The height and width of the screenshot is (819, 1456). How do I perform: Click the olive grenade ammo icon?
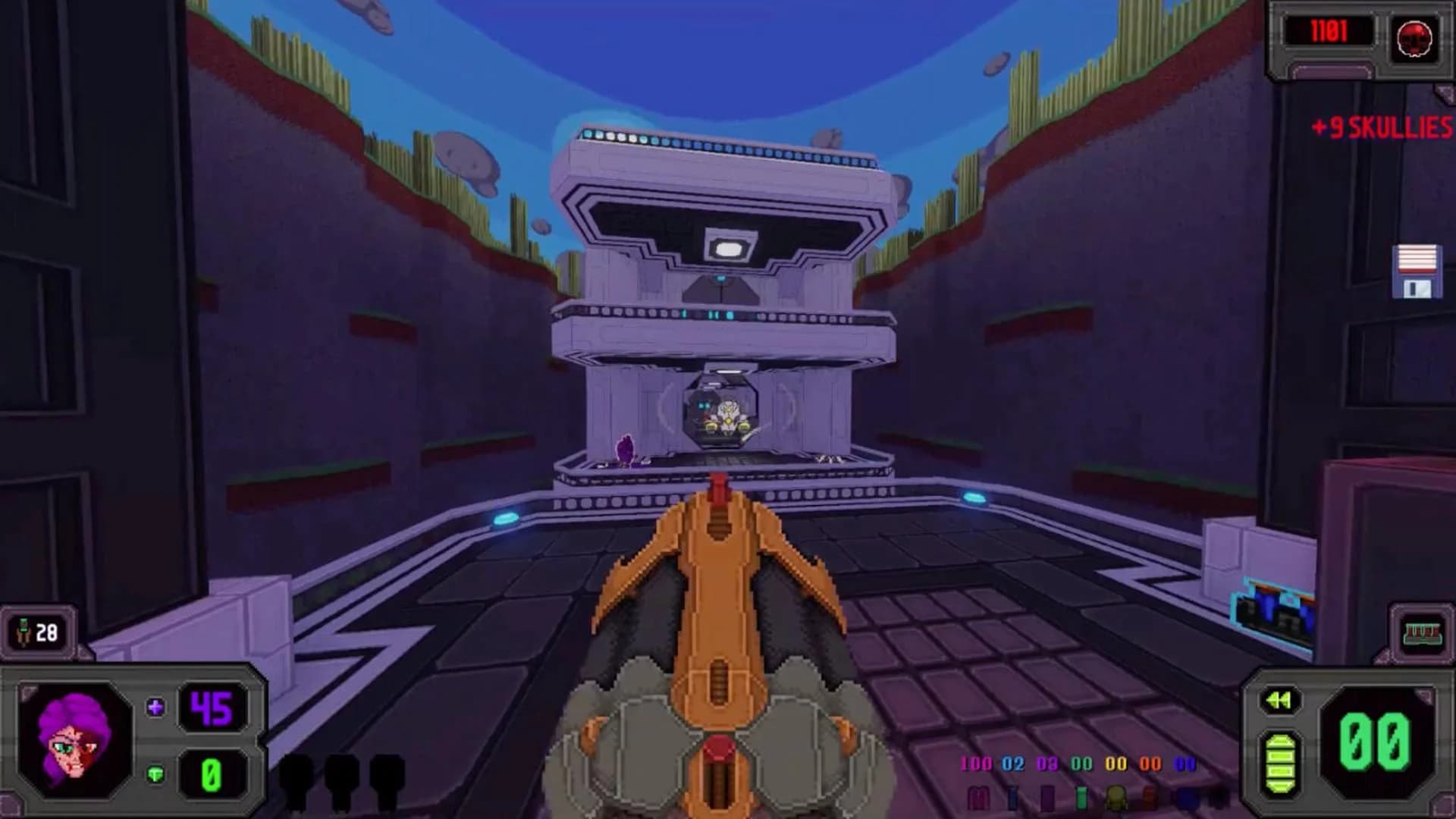tap(1116, 799)
